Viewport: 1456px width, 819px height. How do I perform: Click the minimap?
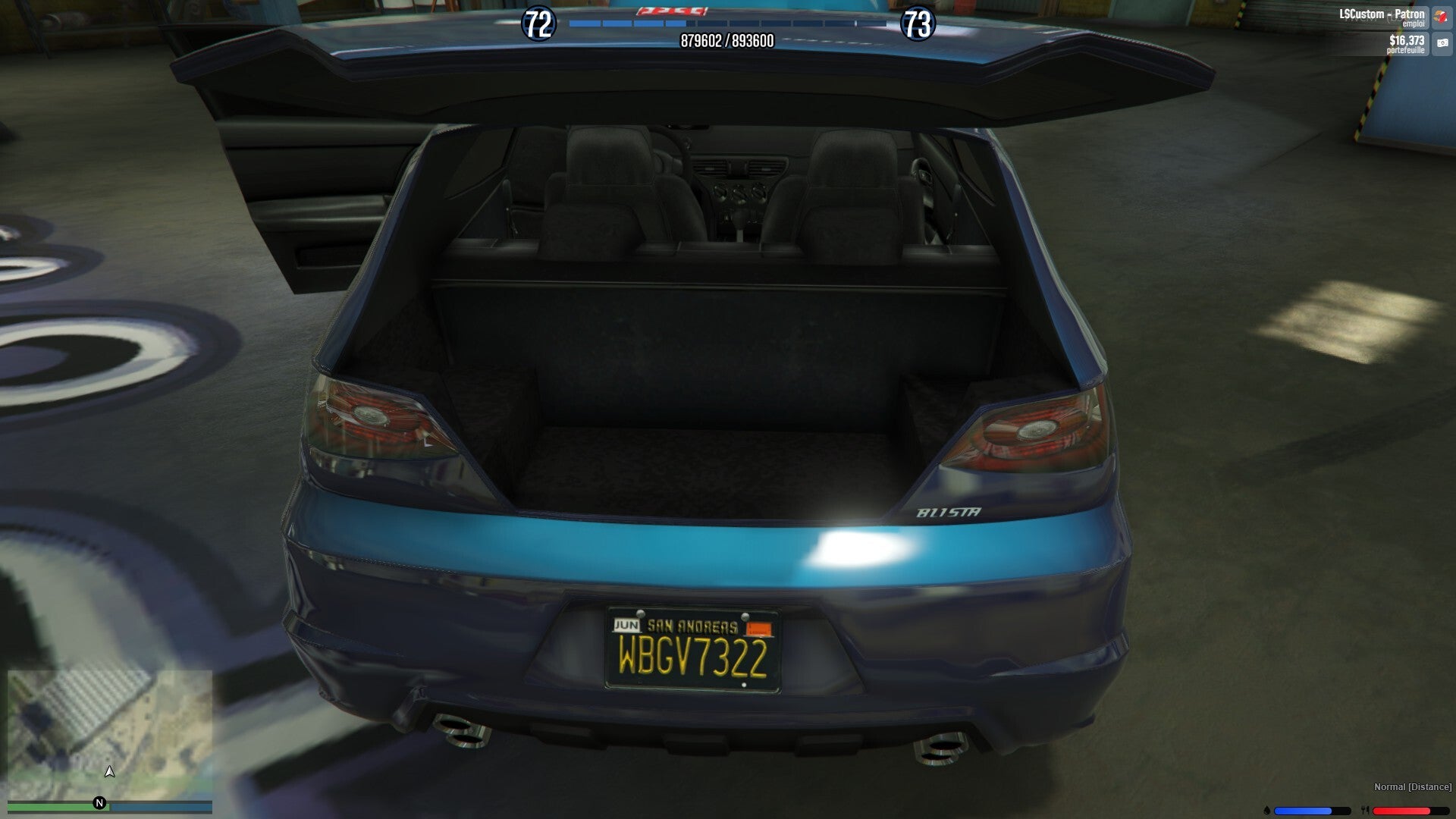[x=110, y=734]
